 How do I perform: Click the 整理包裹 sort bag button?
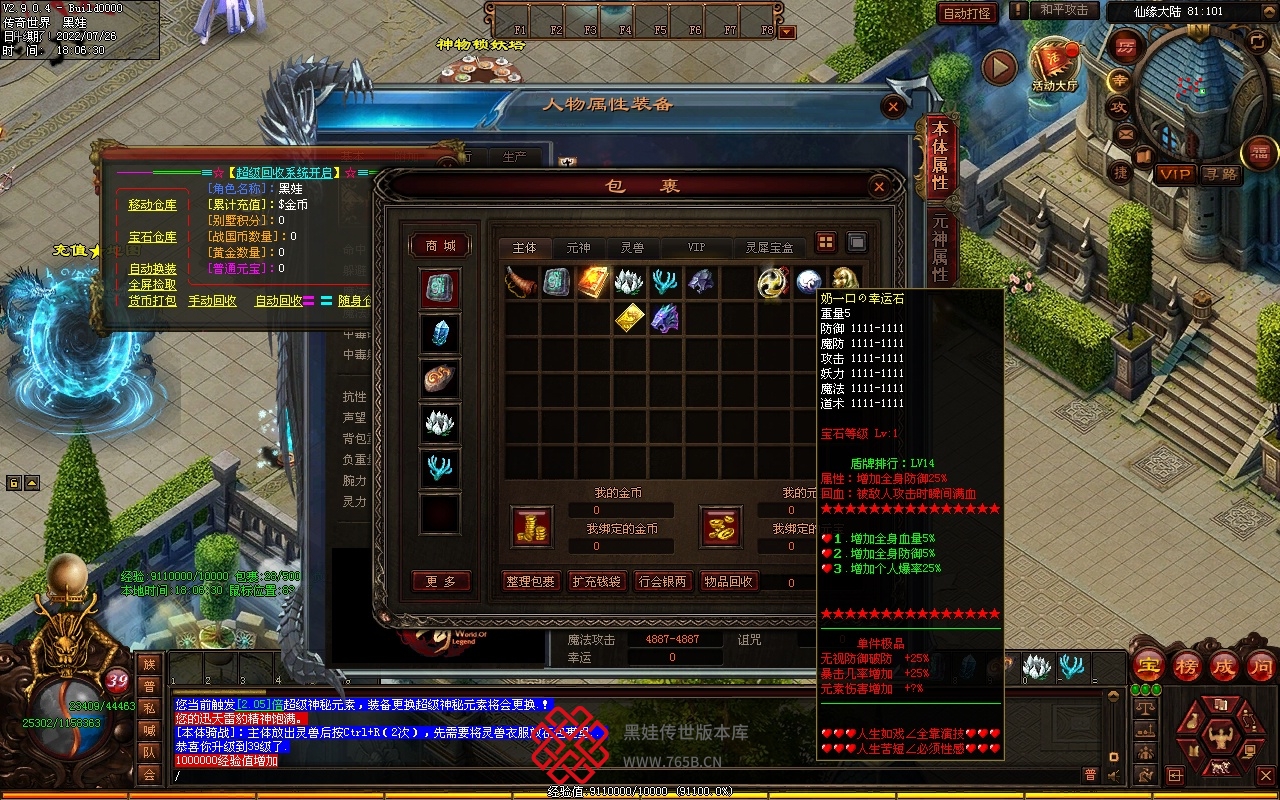click(529, 582)
